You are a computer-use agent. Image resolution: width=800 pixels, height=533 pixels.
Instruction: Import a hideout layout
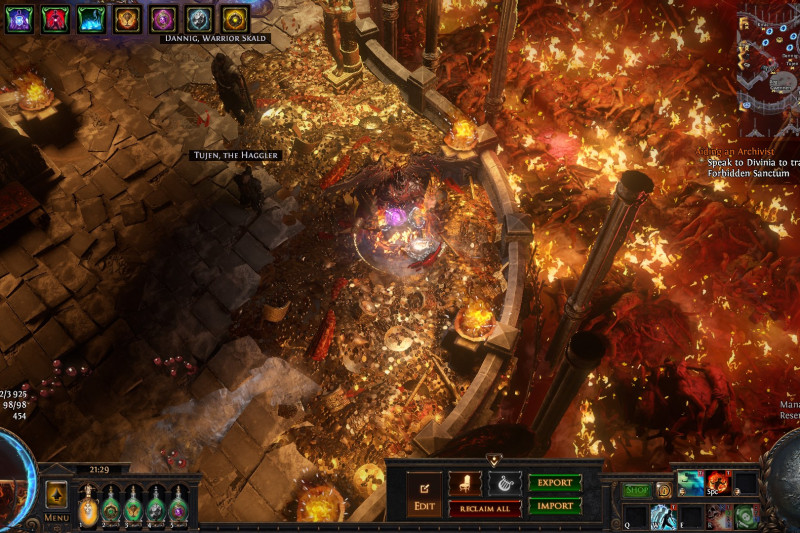[555, 505]
